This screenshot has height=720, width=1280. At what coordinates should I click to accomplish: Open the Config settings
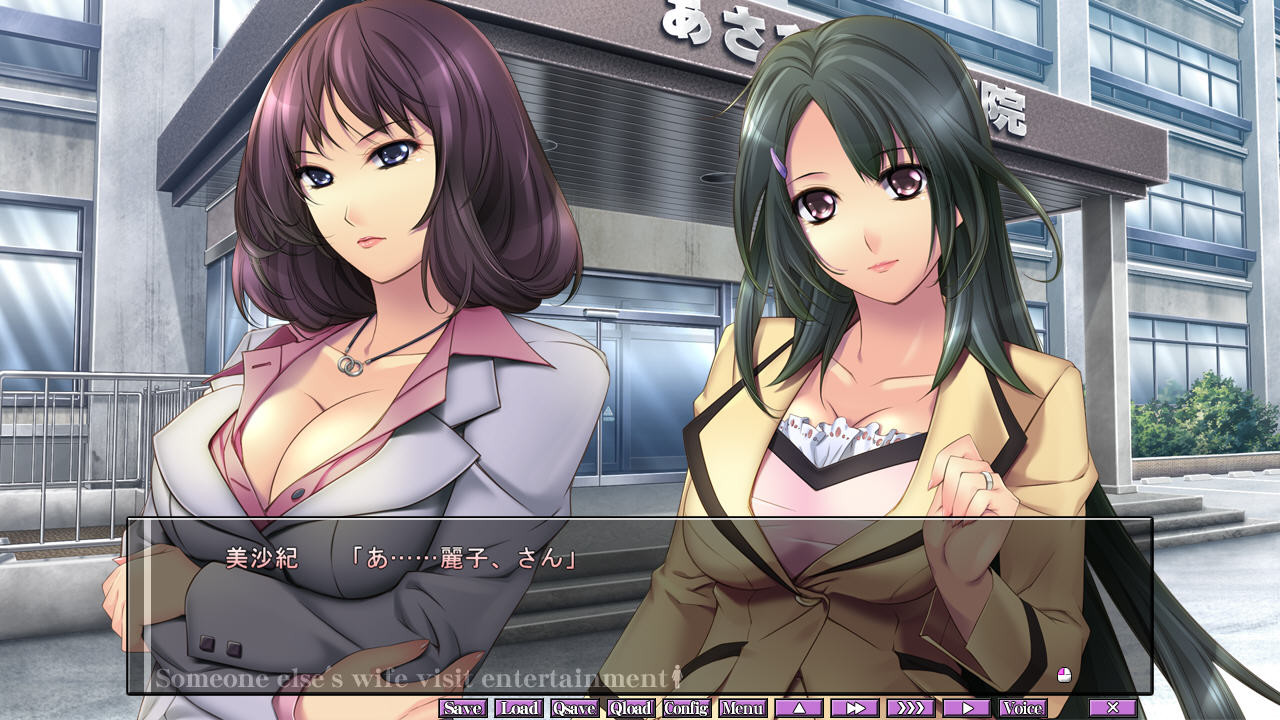click(687, 708)
